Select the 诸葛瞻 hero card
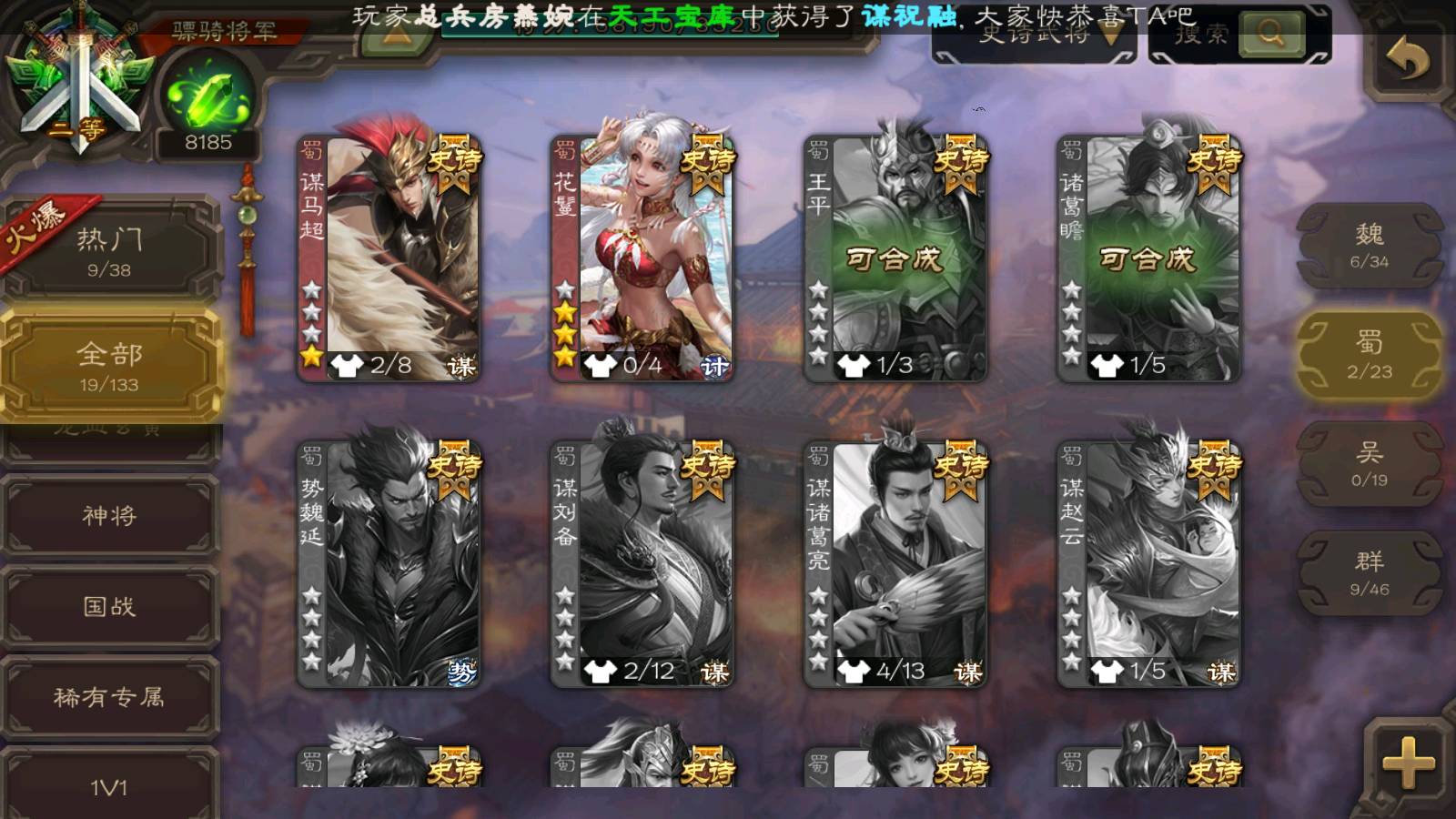1456x819 pixels. 1148,258
